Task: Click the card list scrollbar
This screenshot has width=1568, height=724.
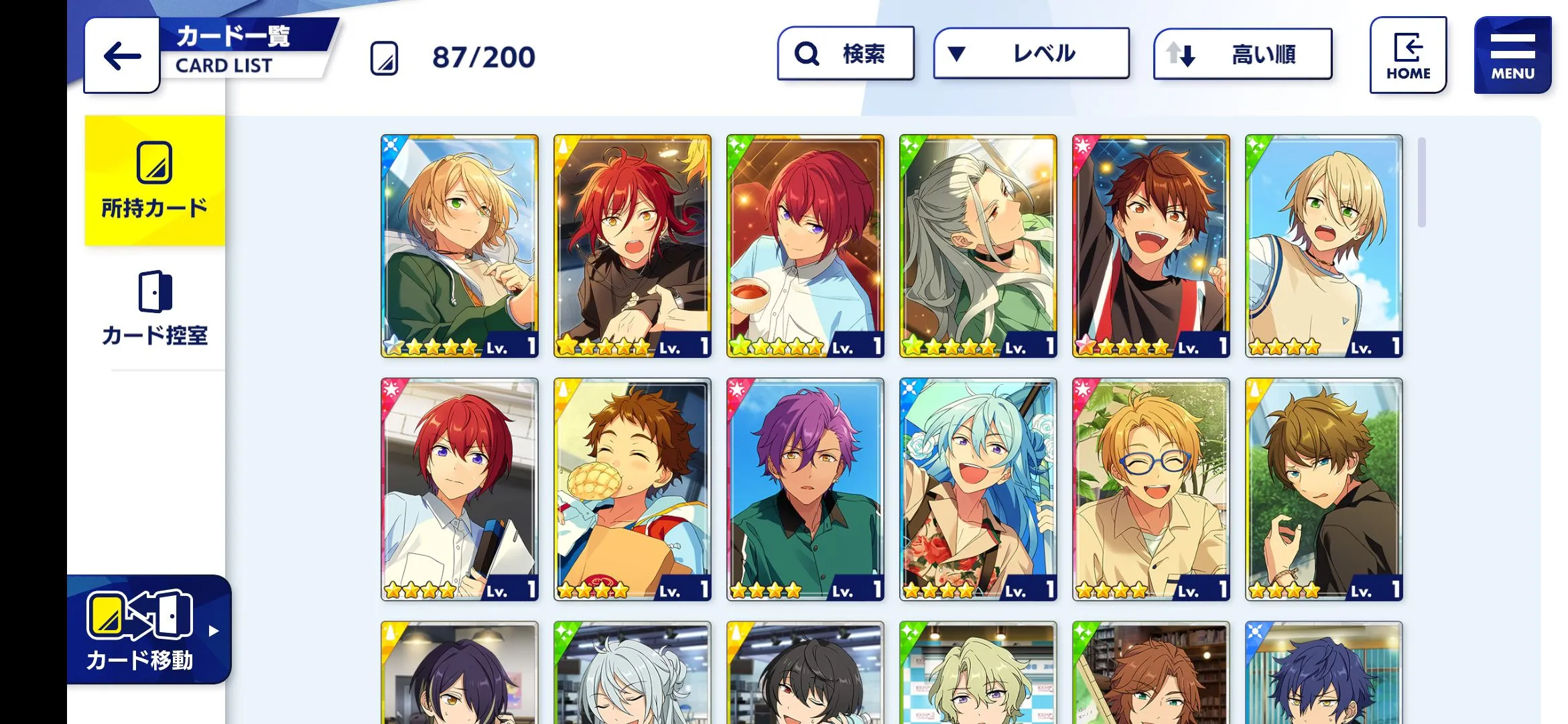Action: click(1421, 182)
